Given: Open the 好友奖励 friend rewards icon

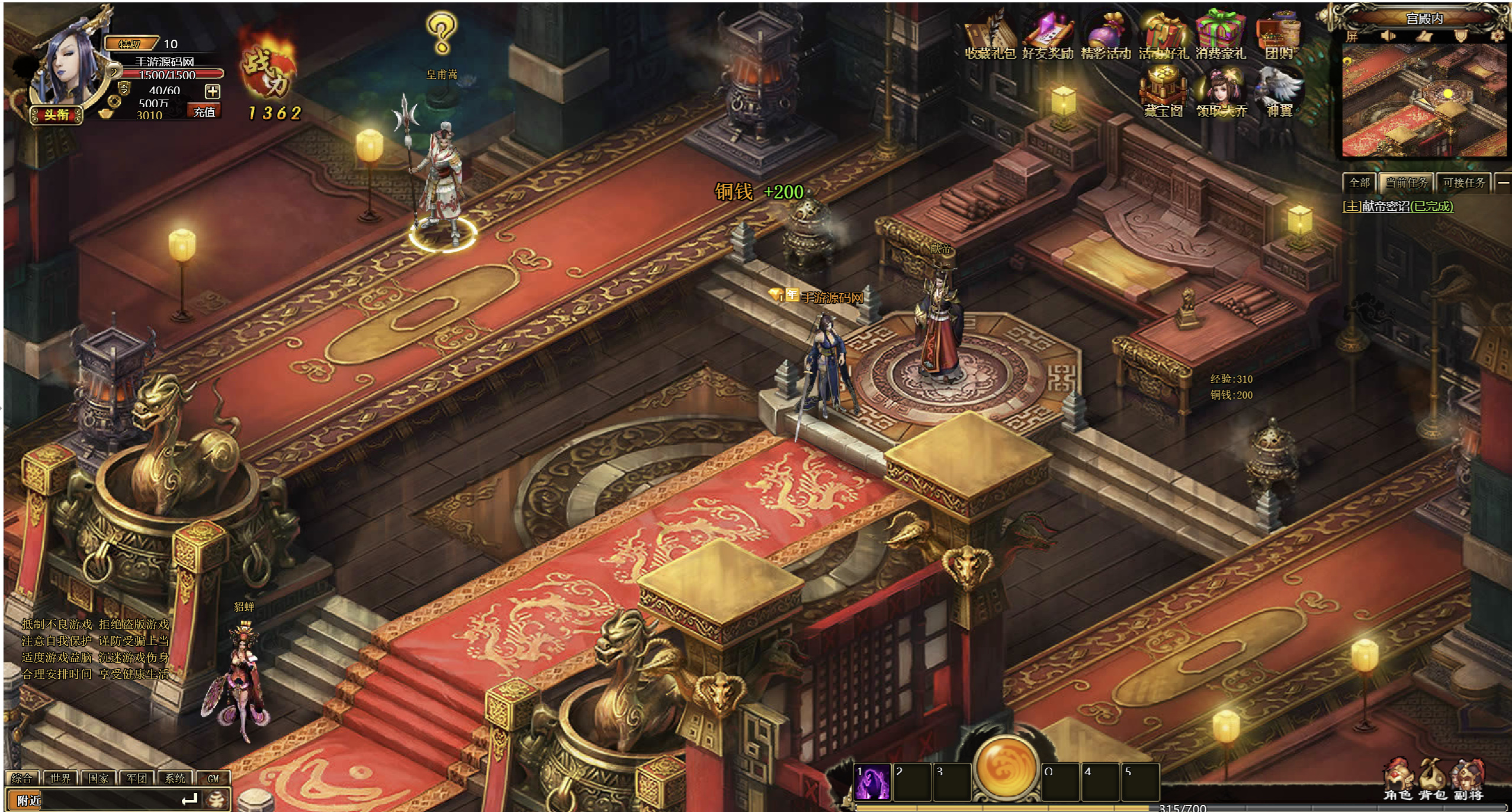Looking at the screenshot, I should [1048, 37].
